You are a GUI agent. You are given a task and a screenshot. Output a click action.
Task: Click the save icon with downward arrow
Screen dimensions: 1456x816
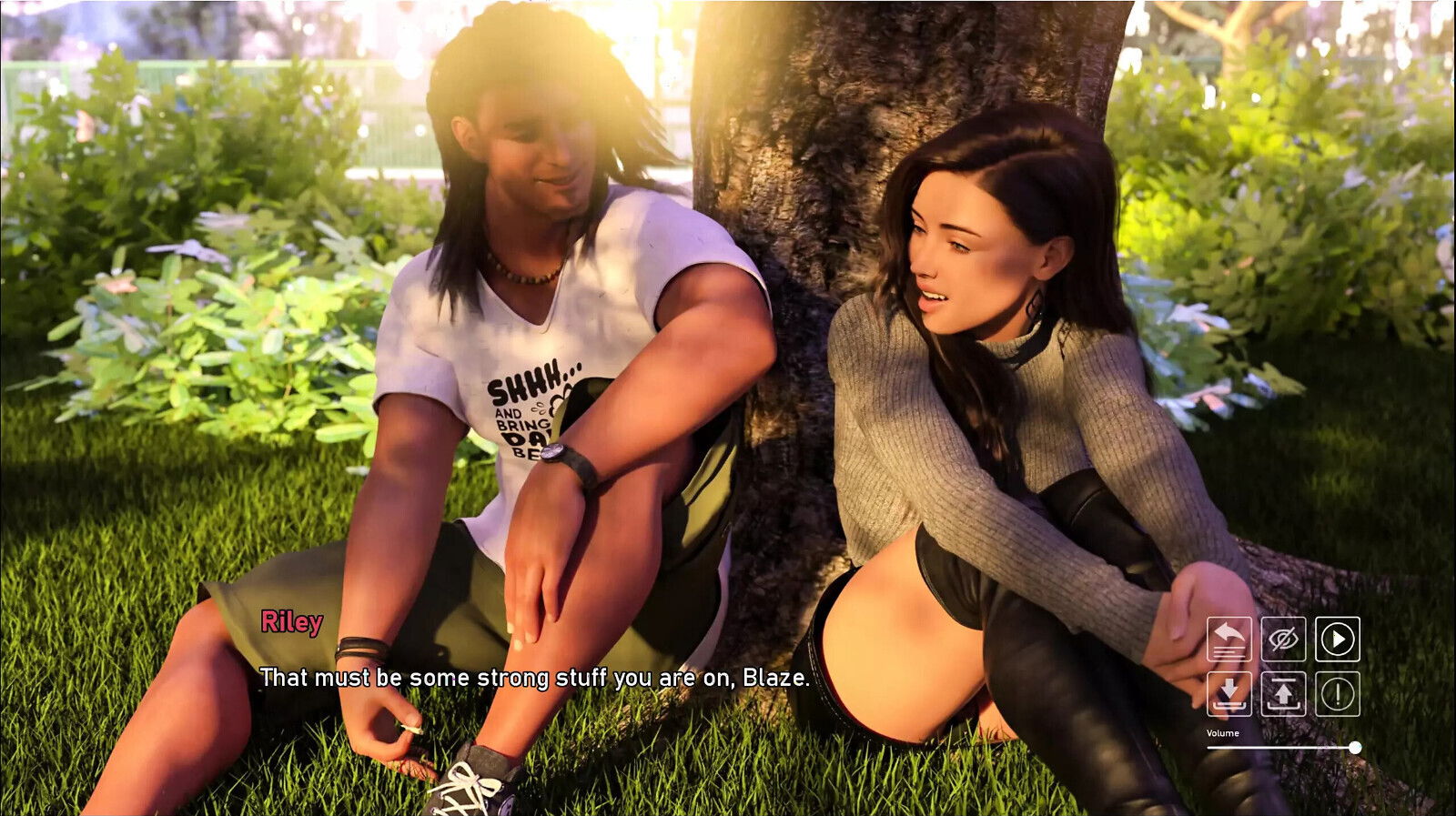point(1228,693)
